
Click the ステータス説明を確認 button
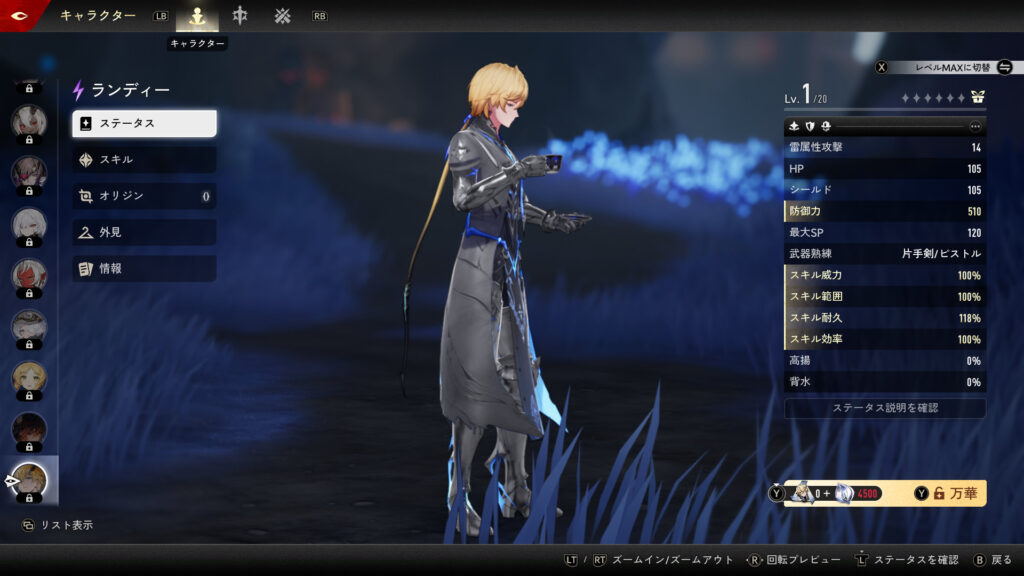885,408
